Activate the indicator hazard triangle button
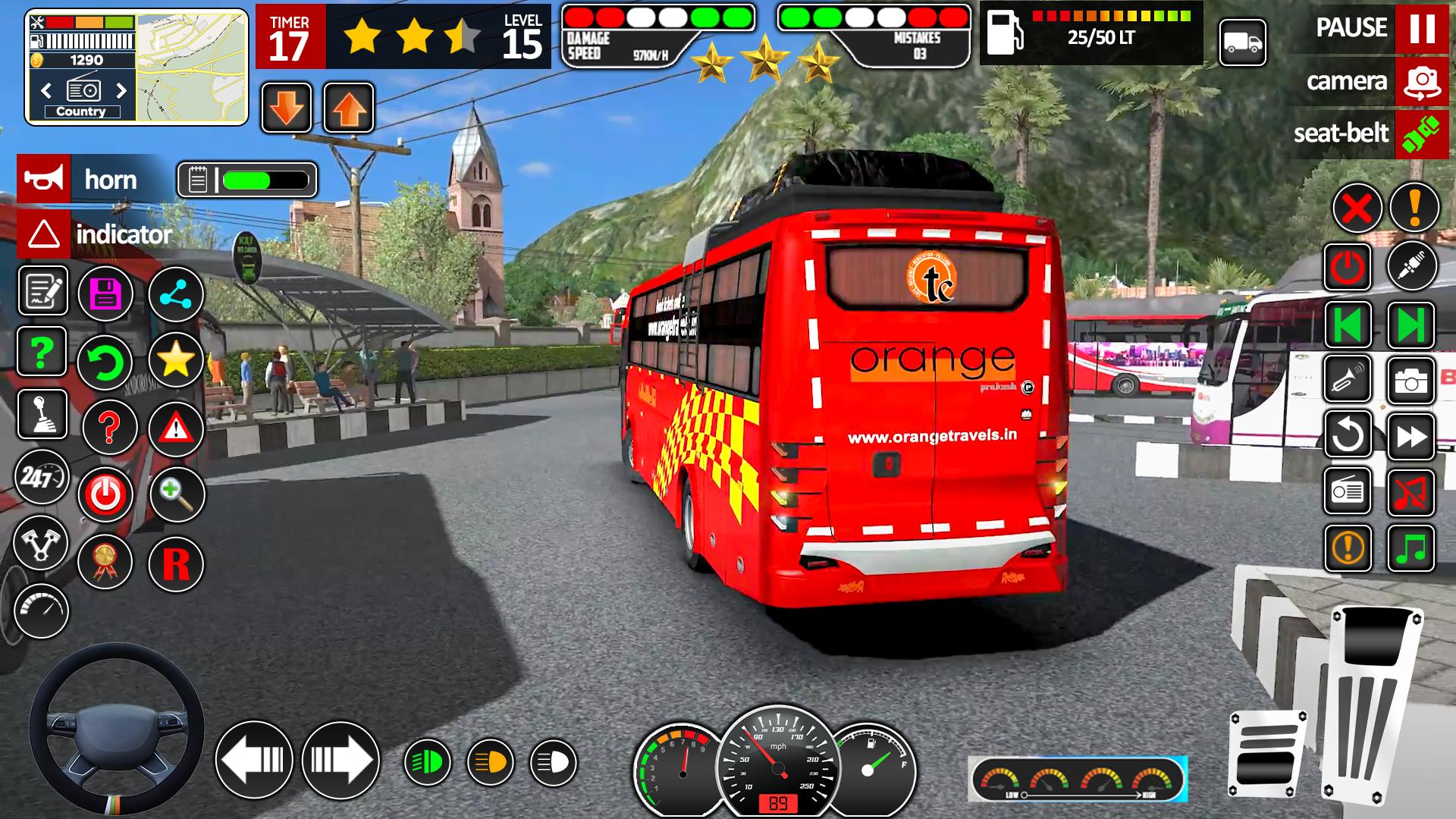Image resolution: width=1456 pixels, height=819 pixels. pyautogui.click(x=44, y=234)
